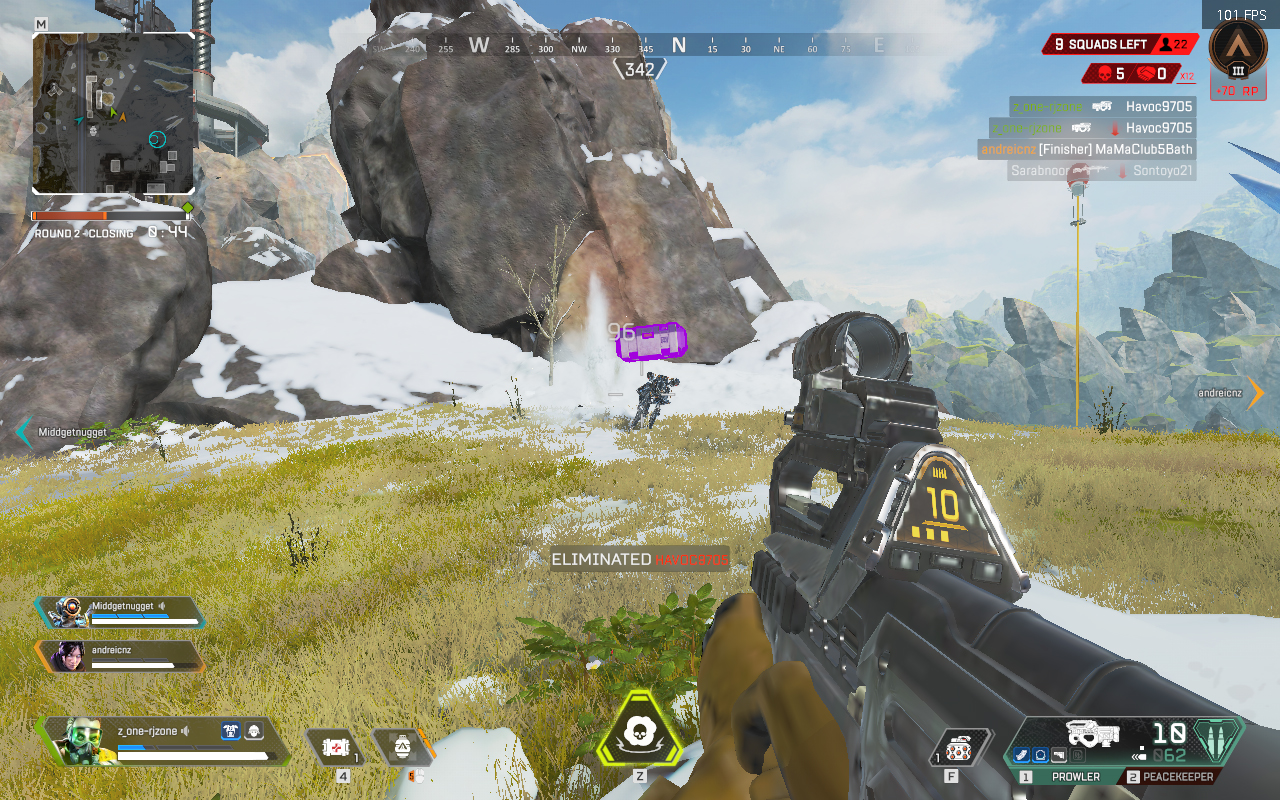
Task: Switch to the Peacekeeper weapon slot
Action: [x=1173, y=777]
